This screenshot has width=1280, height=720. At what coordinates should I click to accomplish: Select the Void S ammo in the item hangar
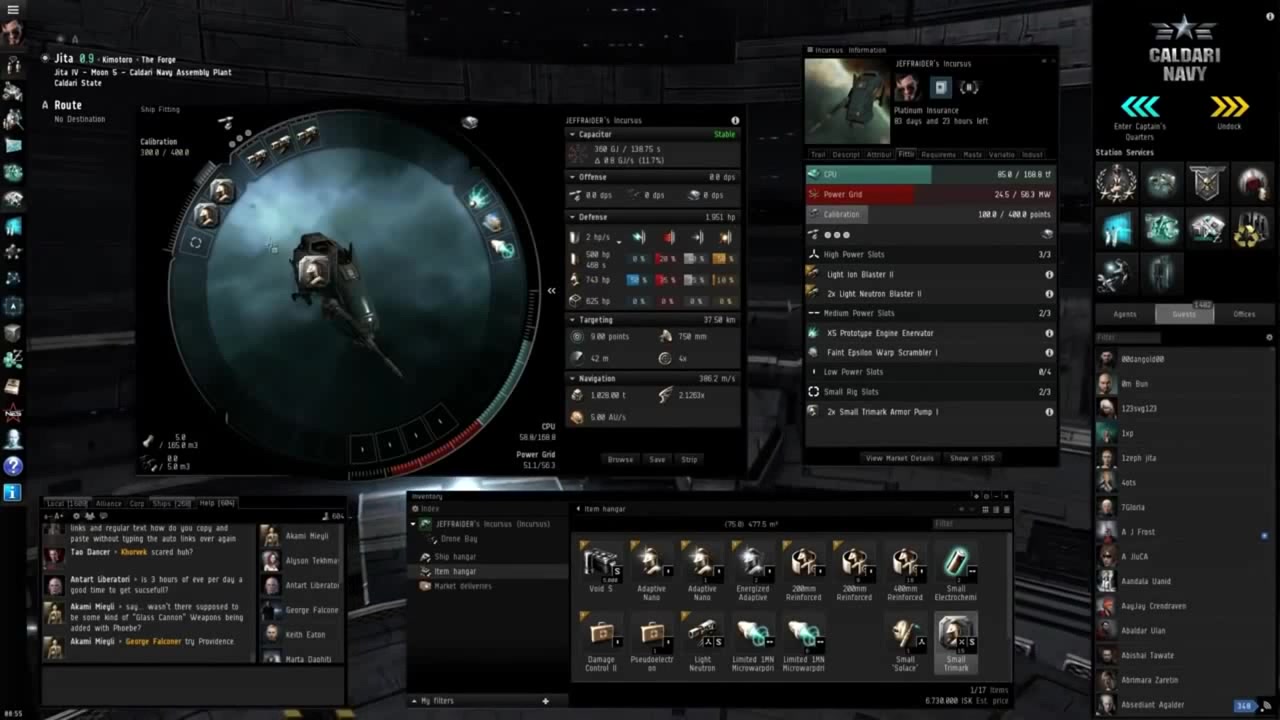click(x=600, y=560)
